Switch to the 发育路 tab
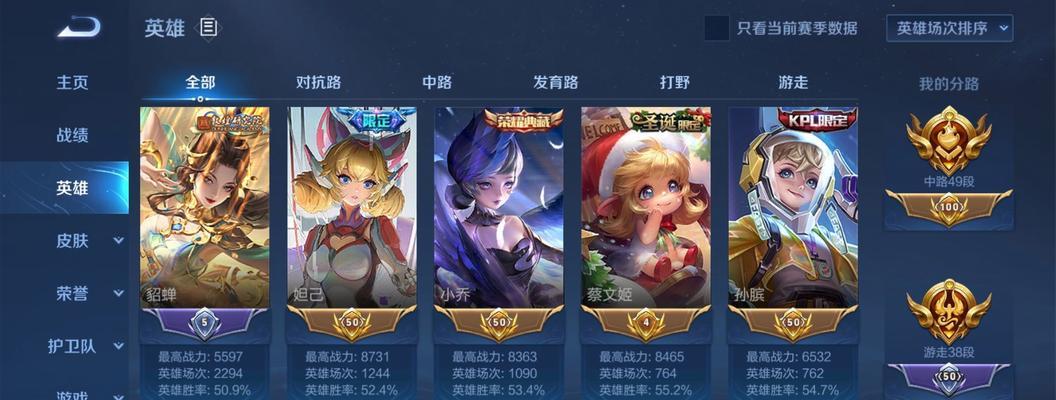This screenshot has width=1056, height=400. tap(555, 82)
